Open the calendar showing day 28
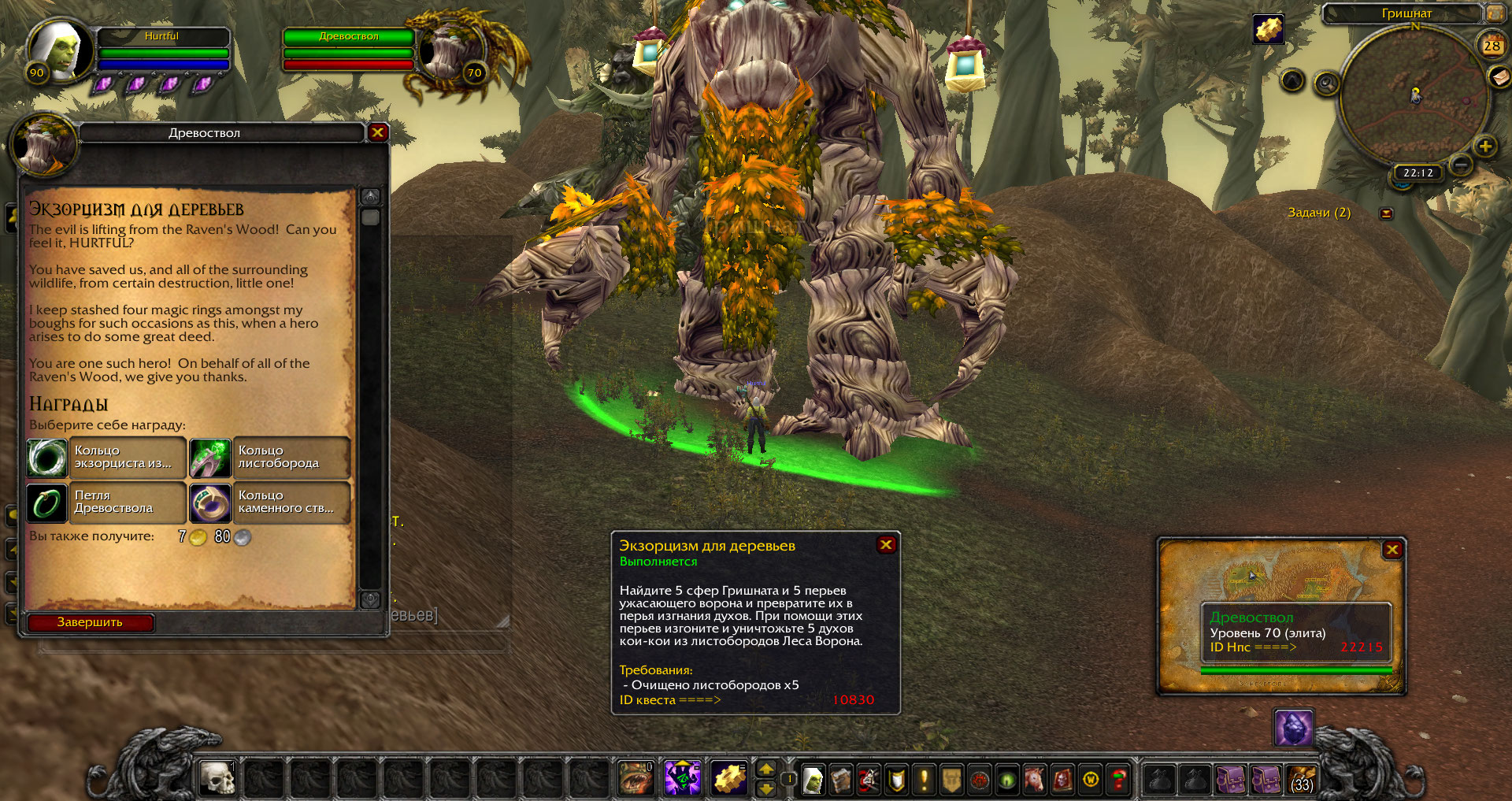The image size is (1512, 801). (x=1492, y=46)
